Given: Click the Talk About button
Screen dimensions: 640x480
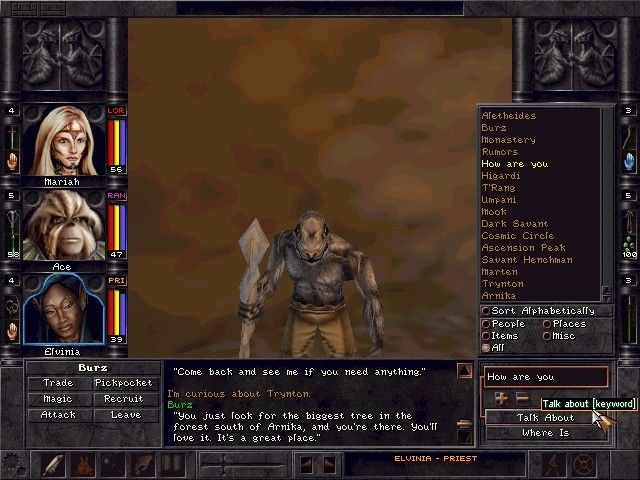Looking at the screenshot, I should tap(545, 418).
